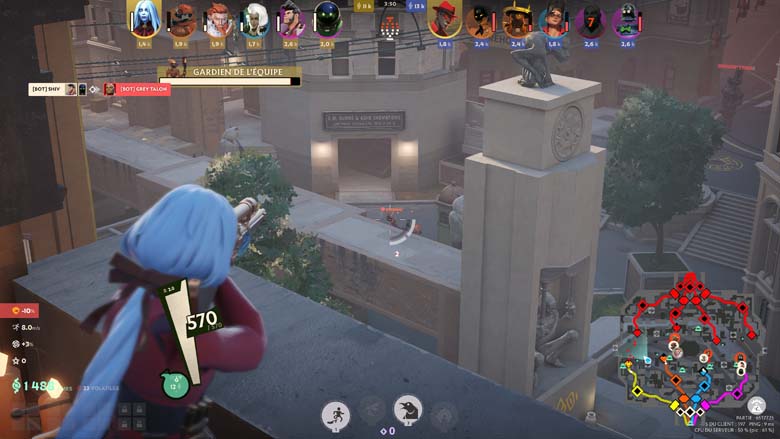
Task: Activate the running figure ability
Action: coord(335,414)
